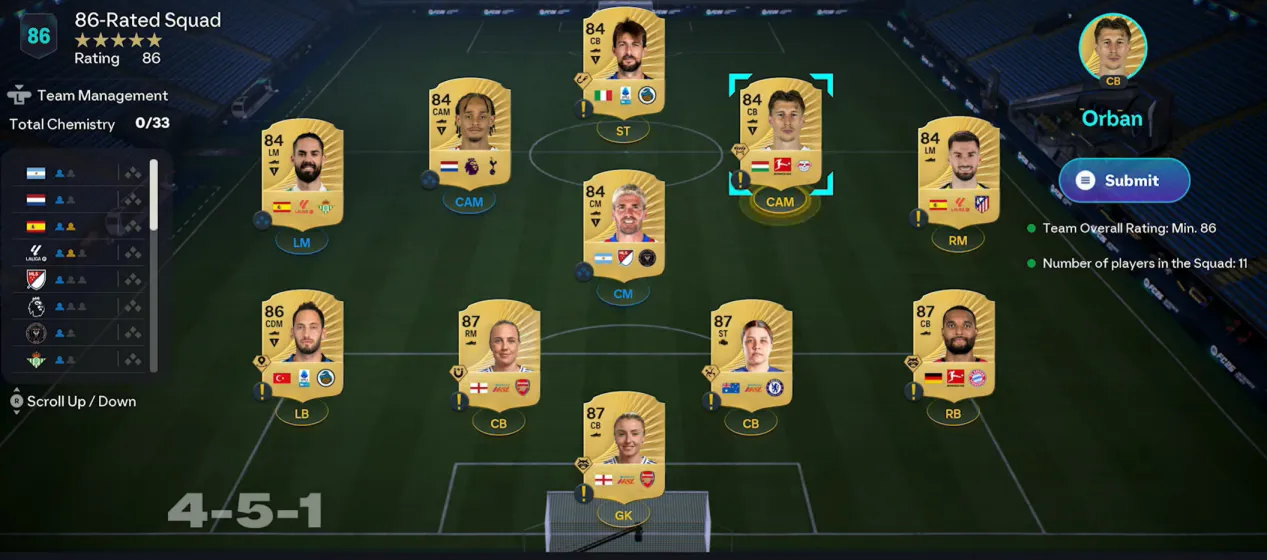Click the chemistry list scrollbar
Screen dimensions: 1267x560
[x=153, y=195]
